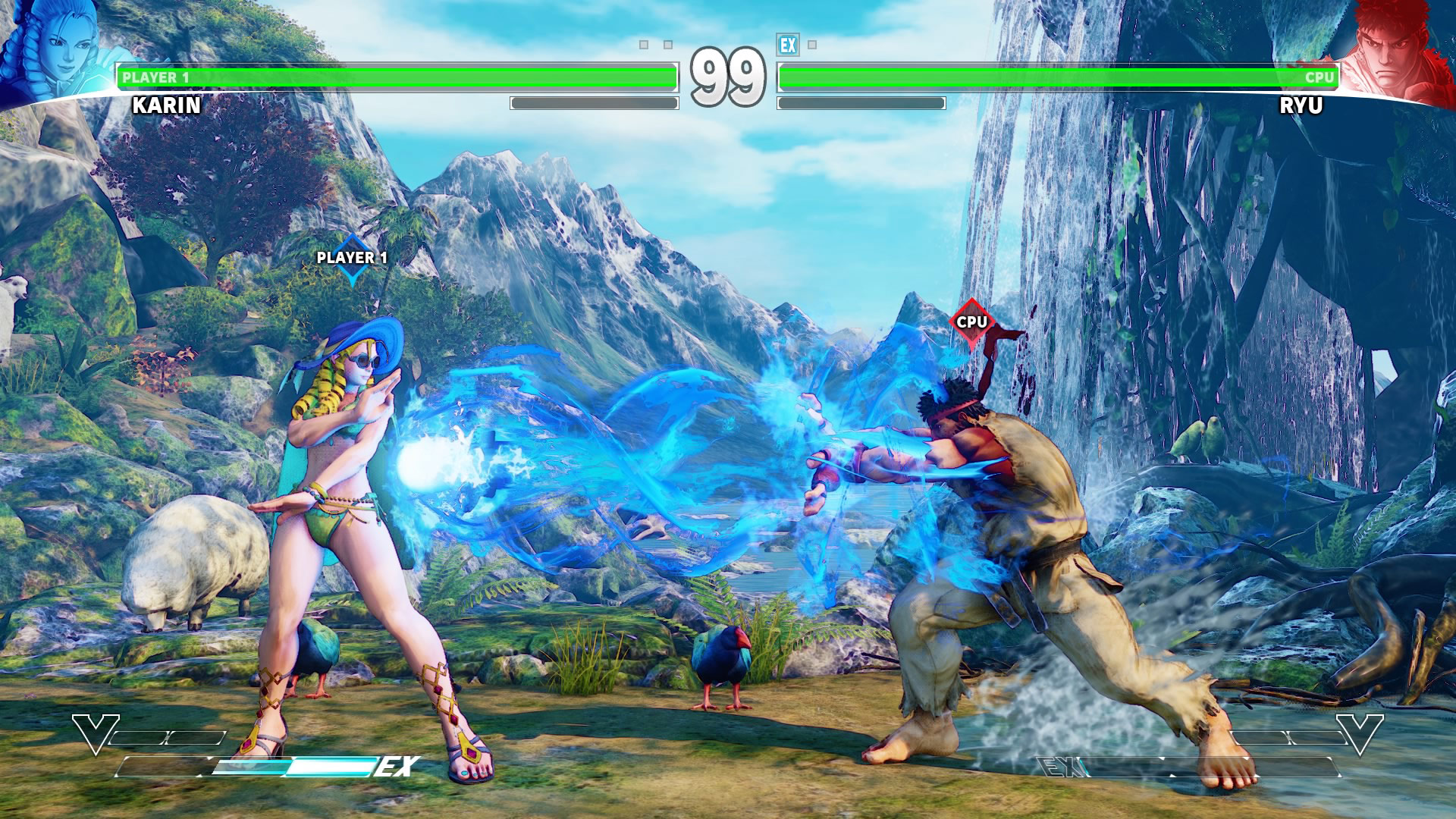Click the EX icon above the timer

click(x=788, y=45)
